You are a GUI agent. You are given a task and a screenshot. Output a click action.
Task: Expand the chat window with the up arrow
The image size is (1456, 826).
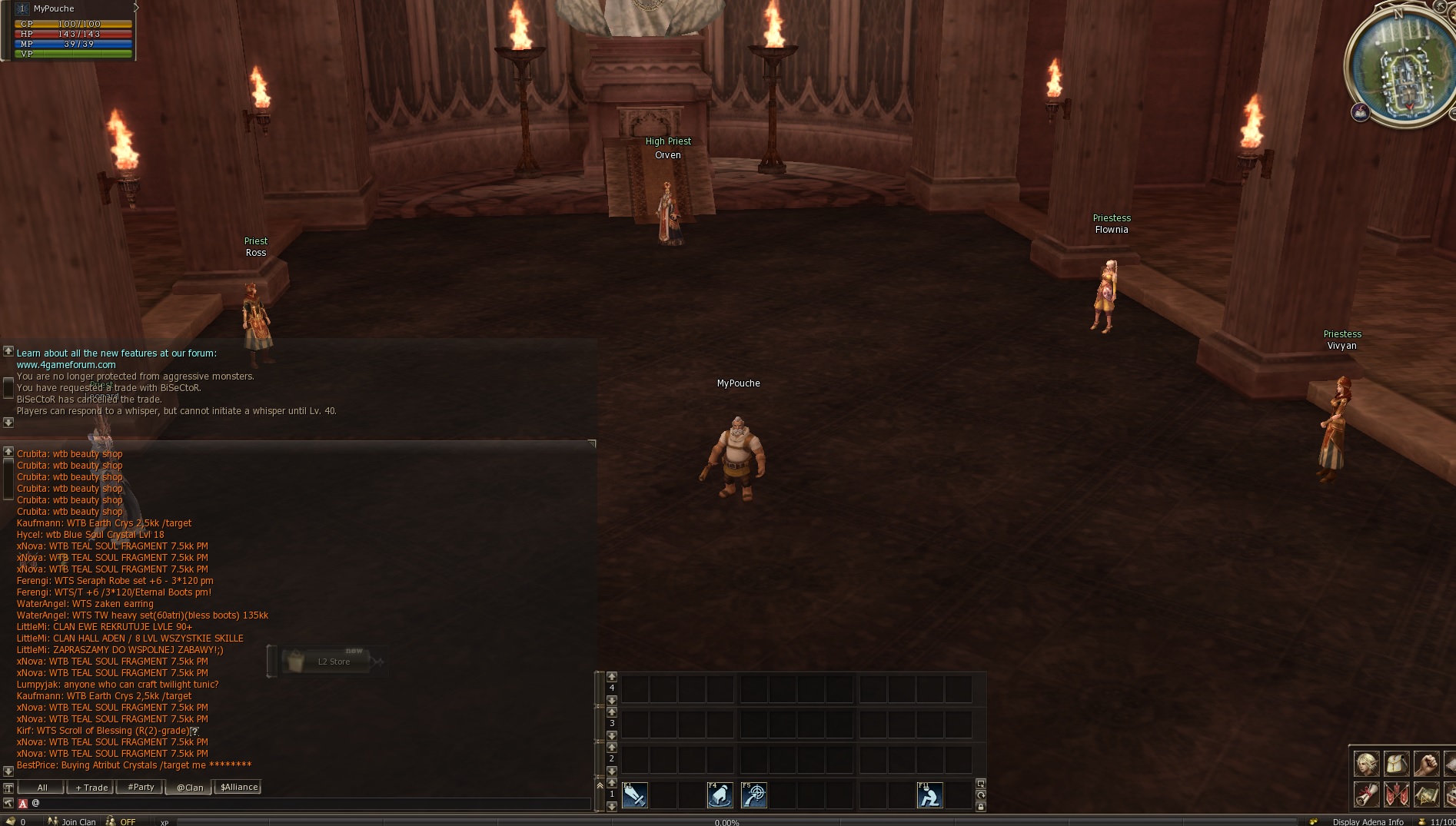click(x=9, y=451)
